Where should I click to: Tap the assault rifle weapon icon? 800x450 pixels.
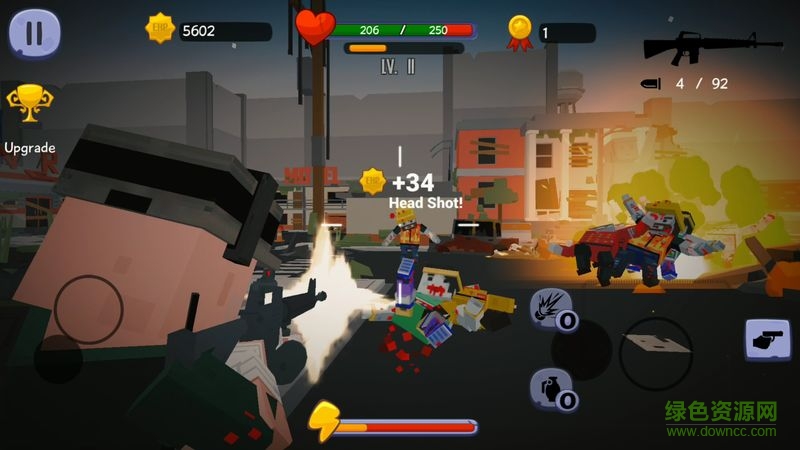(712, 46)
